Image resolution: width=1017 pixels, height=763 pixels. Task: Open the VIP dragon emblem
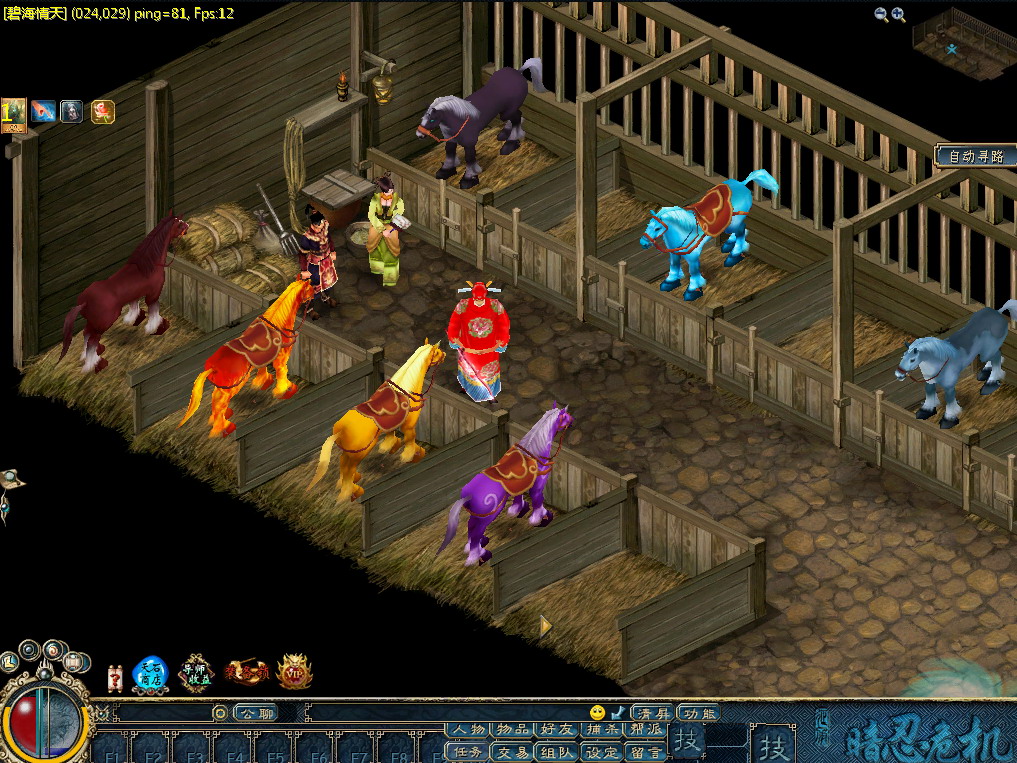point(294,672)
